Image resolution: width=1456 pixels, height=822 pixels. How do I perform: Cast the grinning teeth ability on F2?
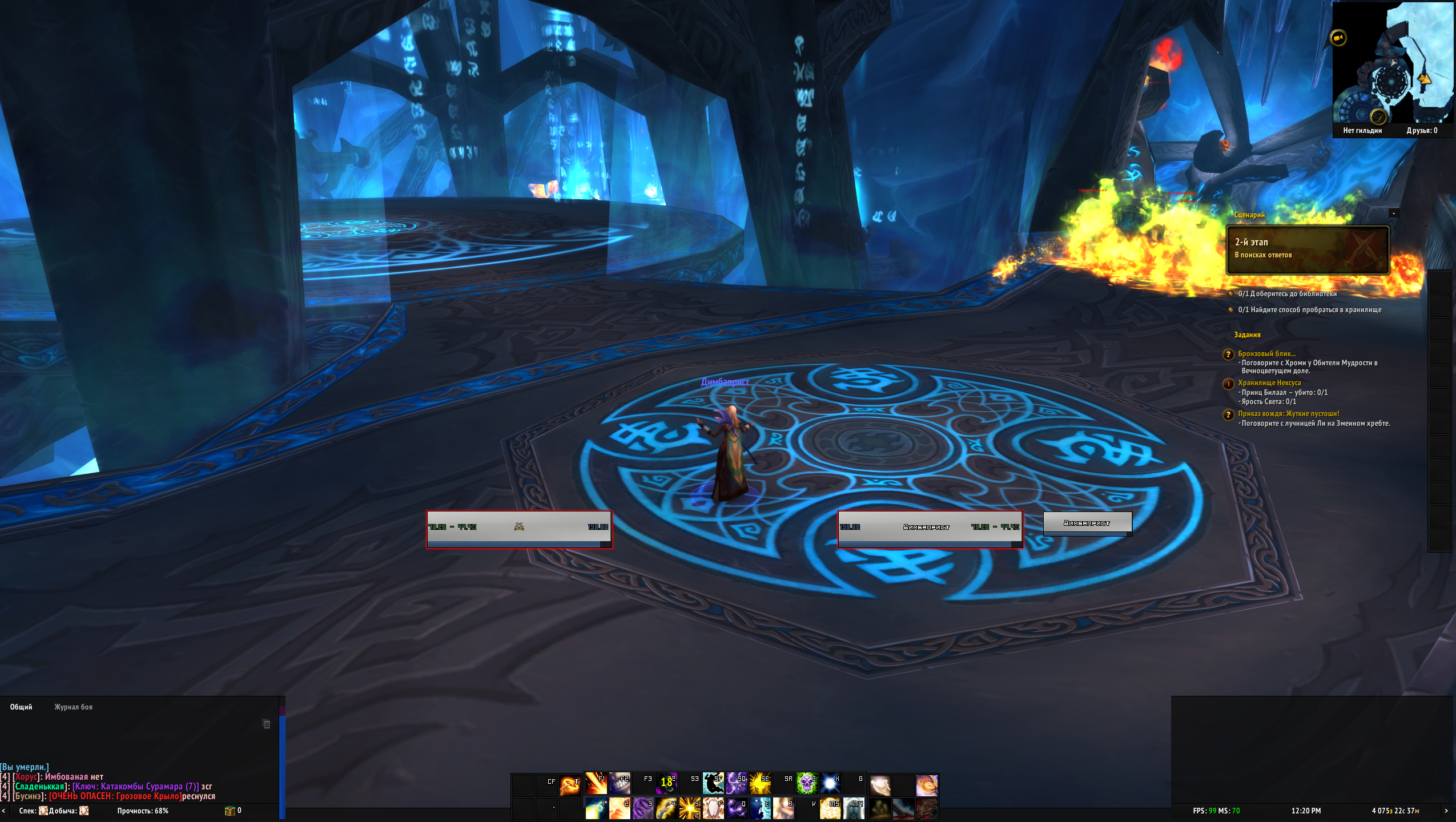click(619, 784)
